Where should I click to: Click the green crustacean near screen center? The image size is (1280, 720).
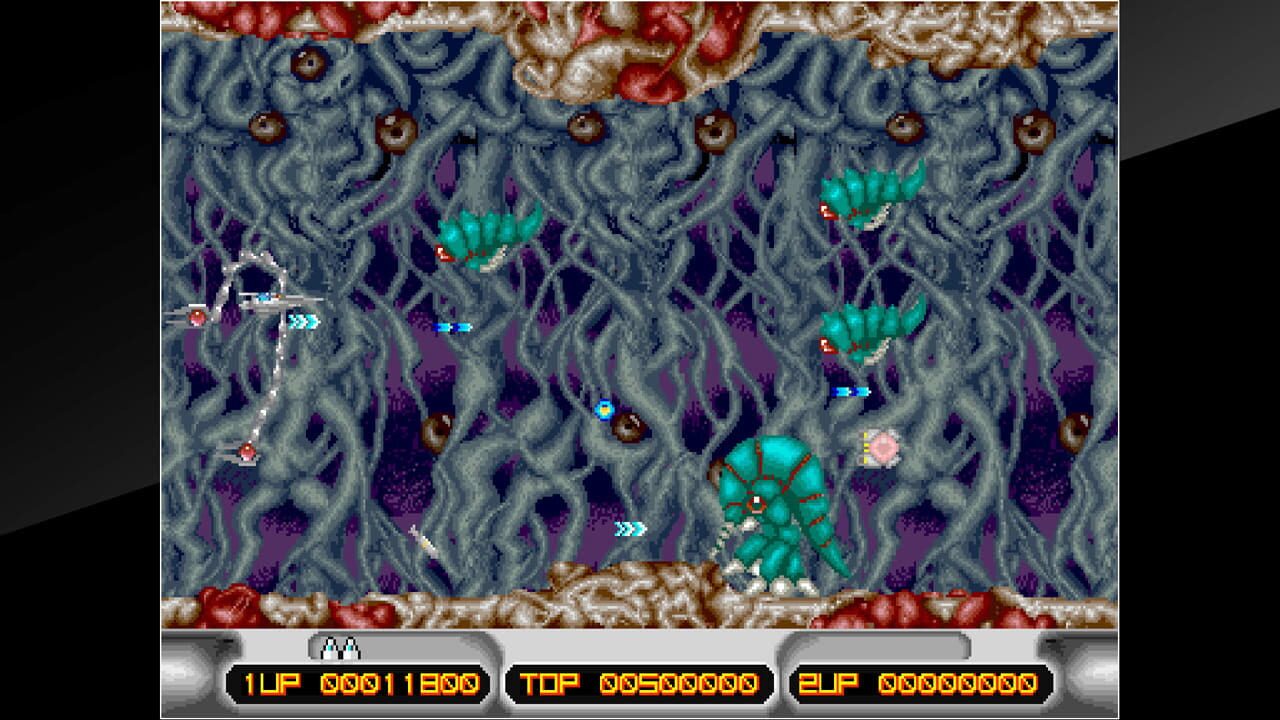pos(480,240)
